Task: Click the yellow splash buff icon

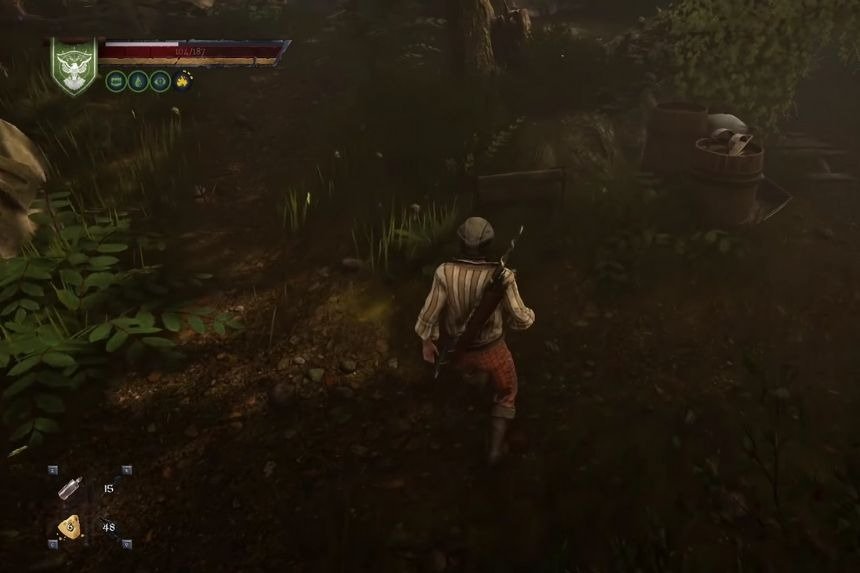Action: coord(183,81)
